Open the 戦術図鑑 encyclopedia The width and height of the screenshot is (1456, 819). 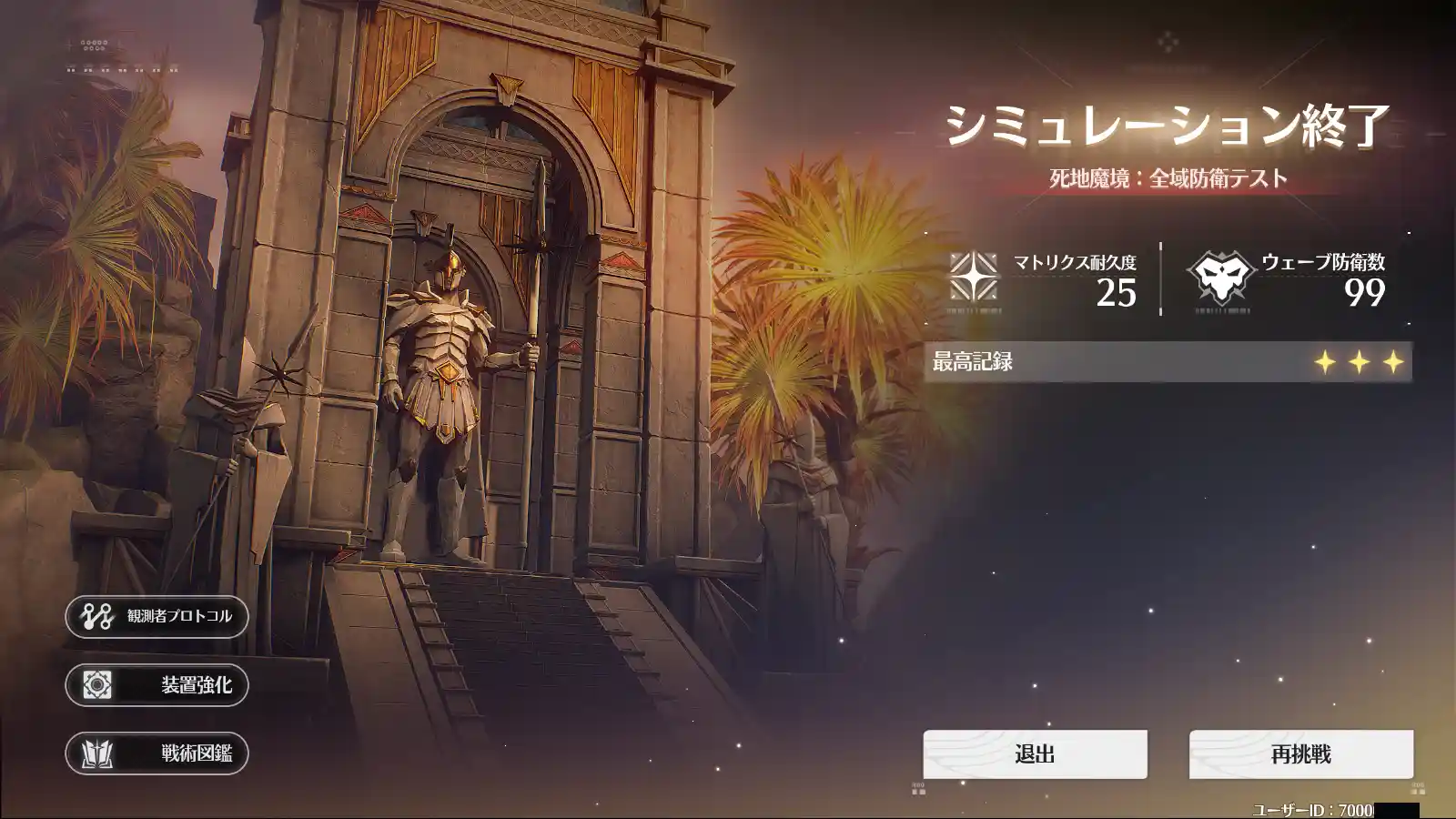(157, 753)
